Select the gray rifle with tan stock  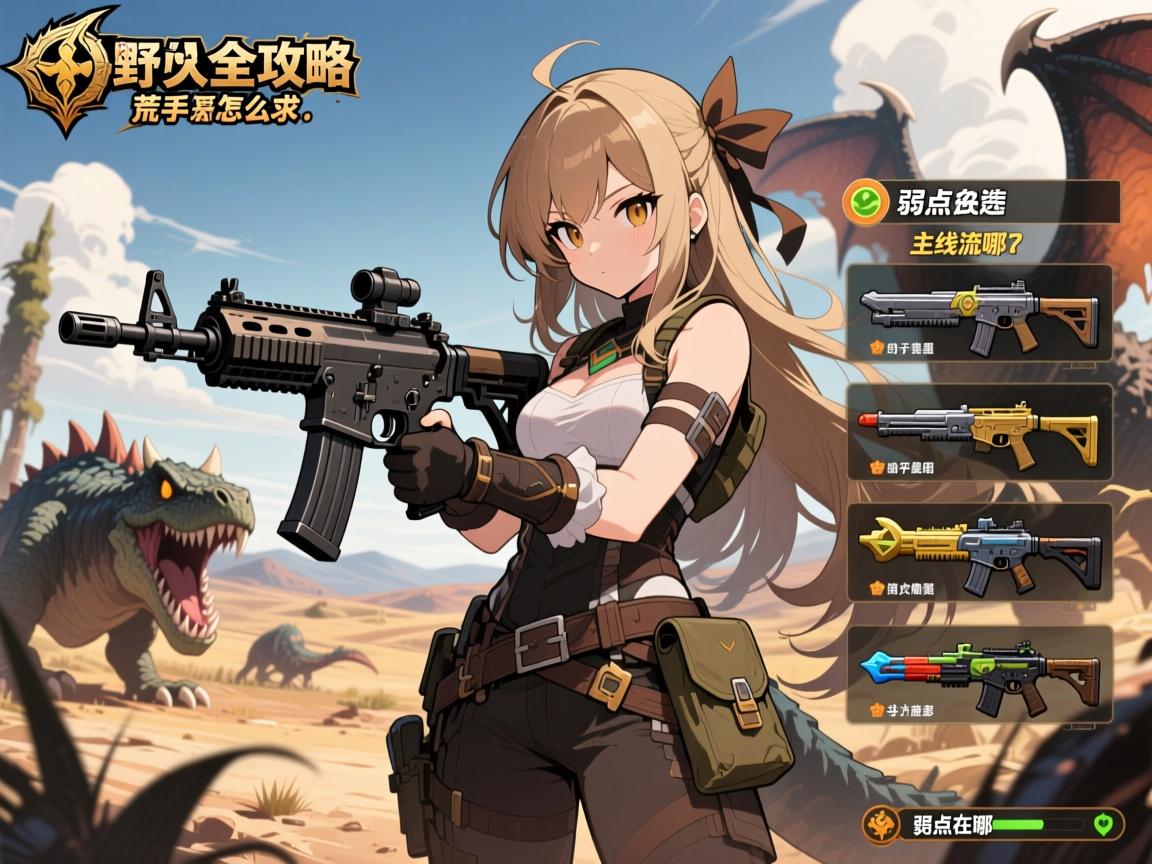980,313
